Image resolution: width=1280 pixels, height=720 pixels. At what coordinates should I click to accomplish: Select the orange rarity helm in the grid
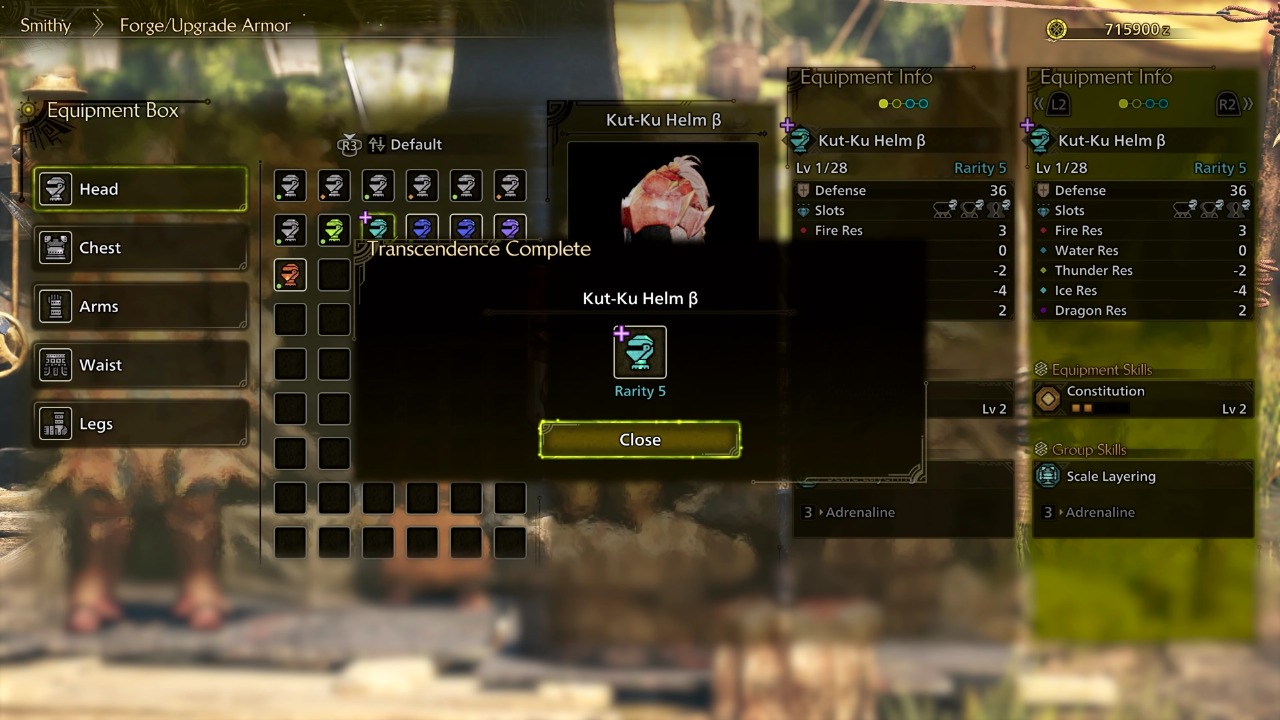(x=289, y=274)
